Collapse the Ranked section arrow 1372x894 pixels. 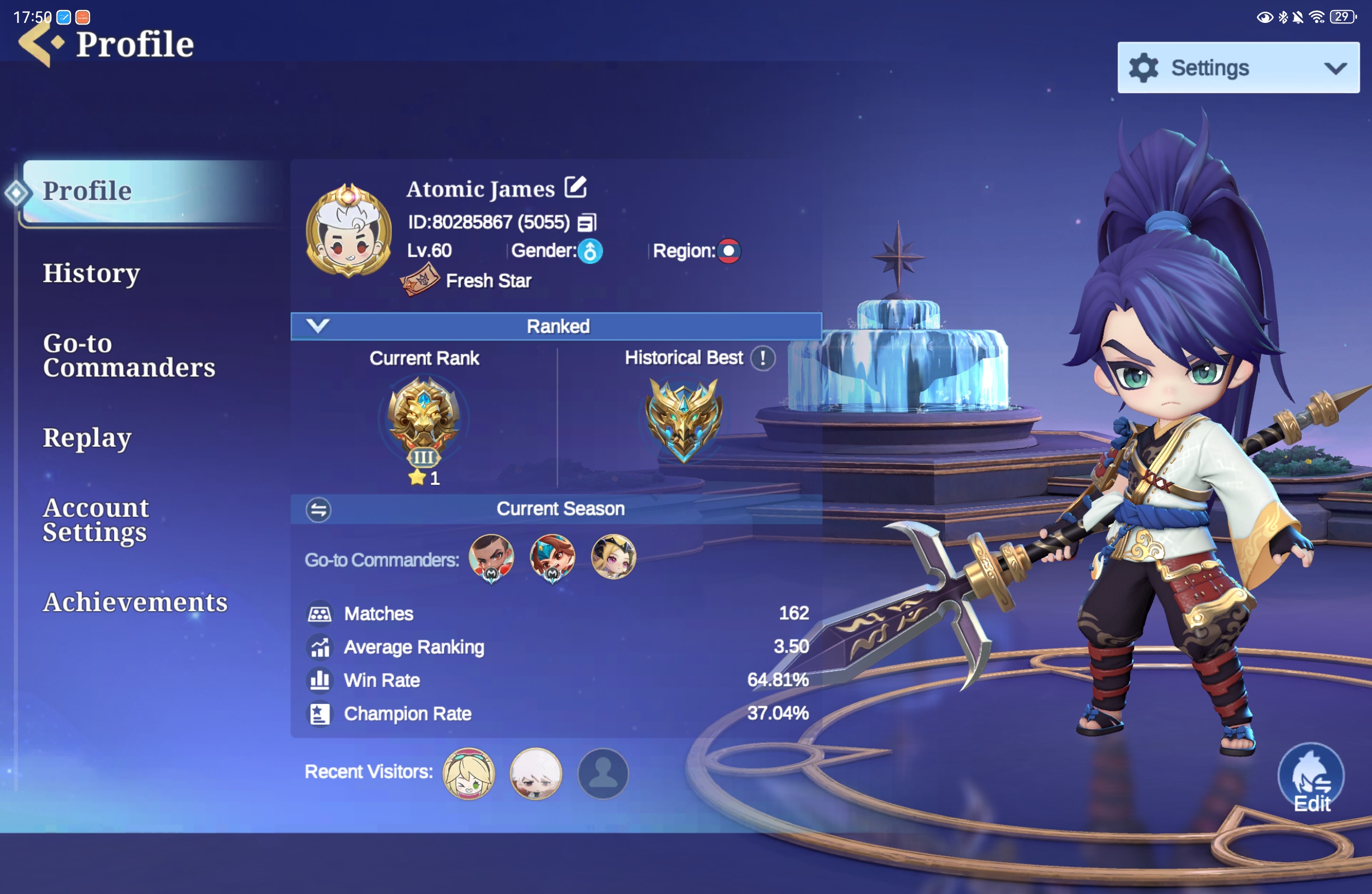tap(318, 326)
